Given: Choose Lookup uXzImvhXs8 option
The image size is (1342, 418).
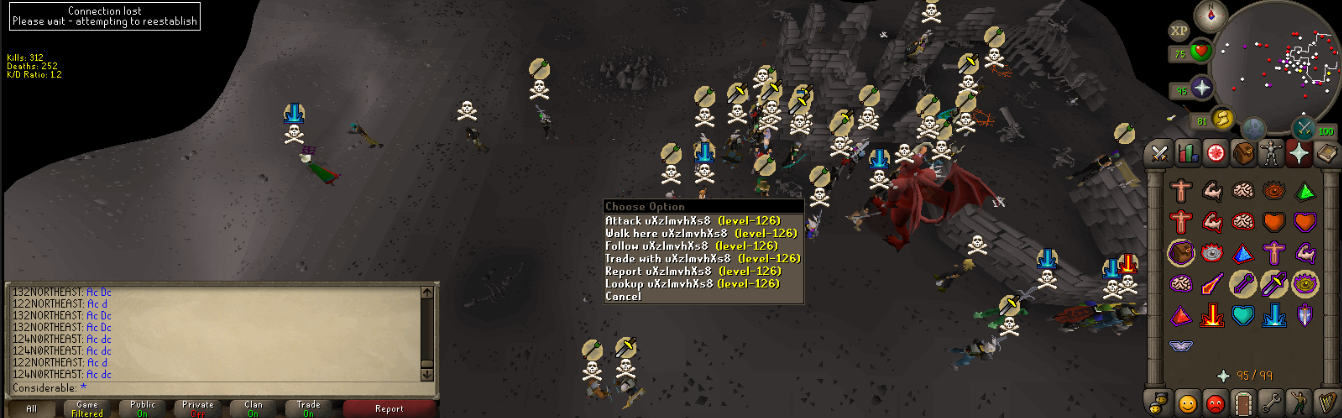Looking at the screenshot, I should (x=690, y=284).
